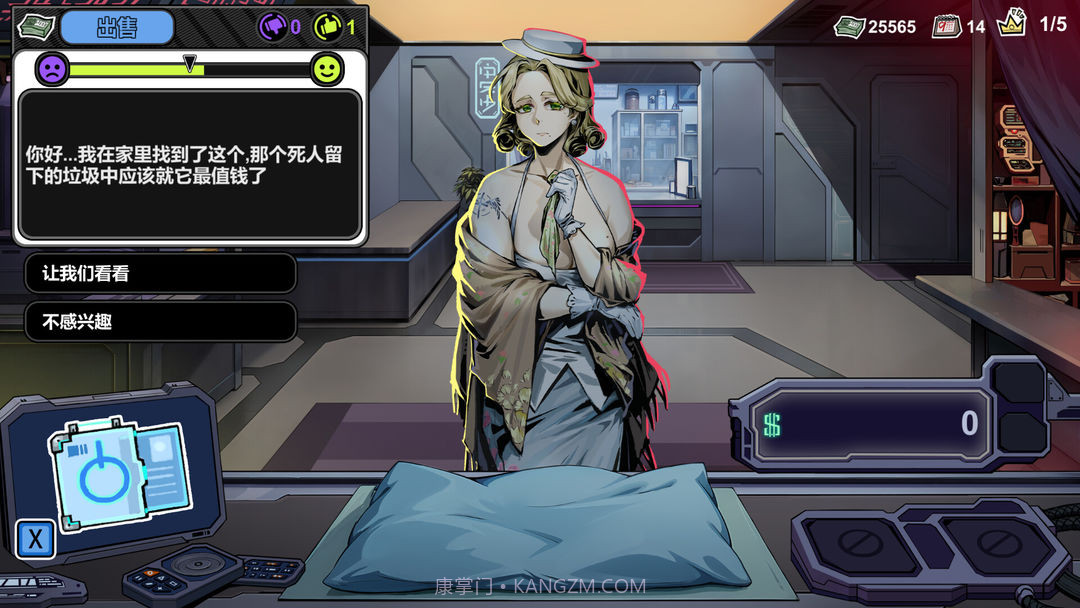The image size is (1080, 608).
Task: Decline with the "不感兴趣" option
Action: click(160, 322)
